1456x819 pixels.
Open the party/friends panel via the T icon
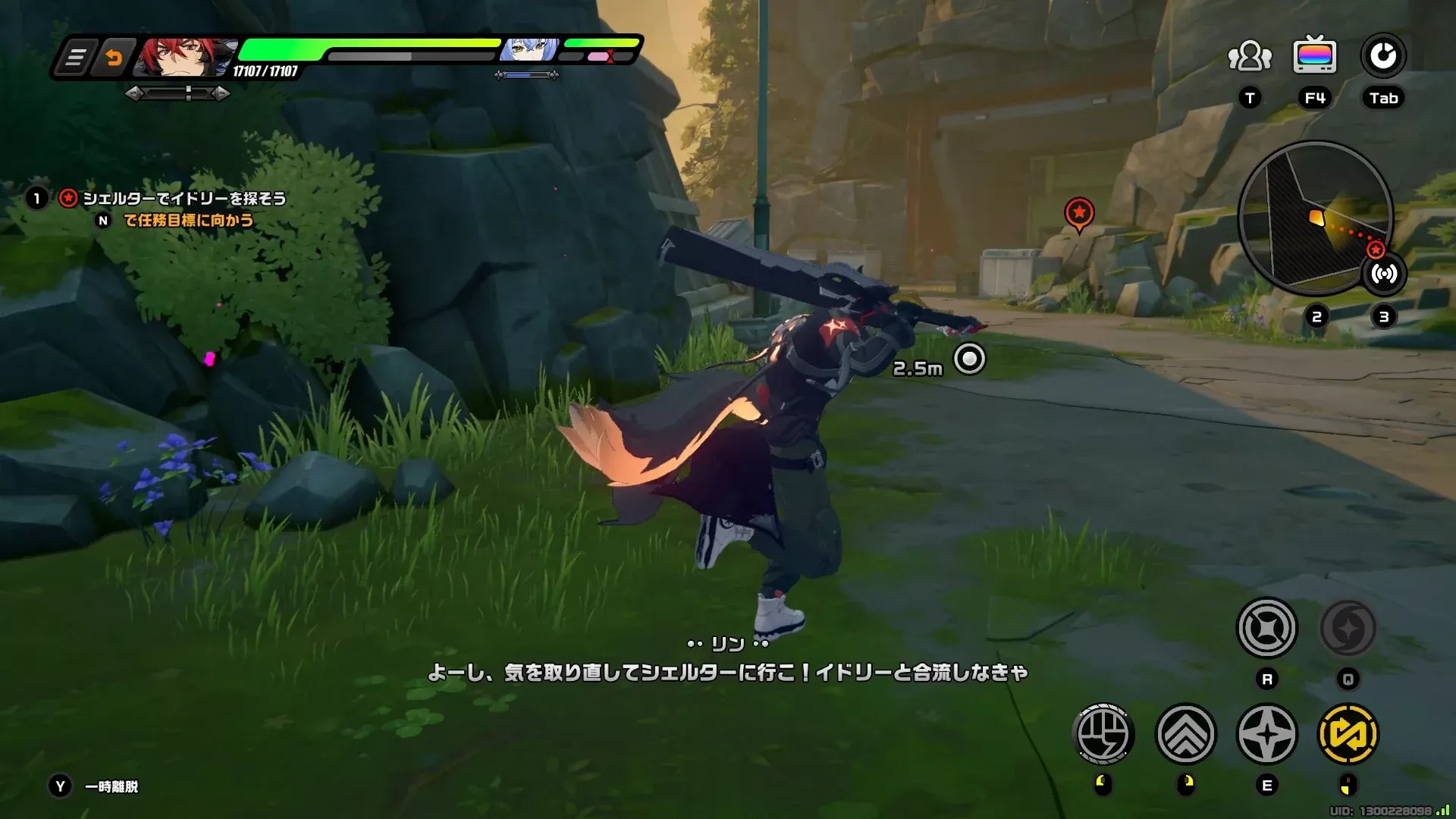click(1248, 55)
